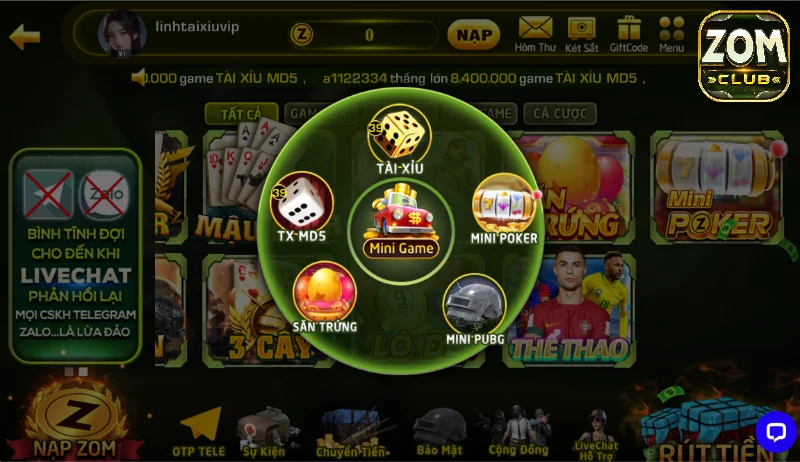The image size is (800, 462).
Task: Open the linhtaixiuvip profile avatar
Action: pos(121,35)
